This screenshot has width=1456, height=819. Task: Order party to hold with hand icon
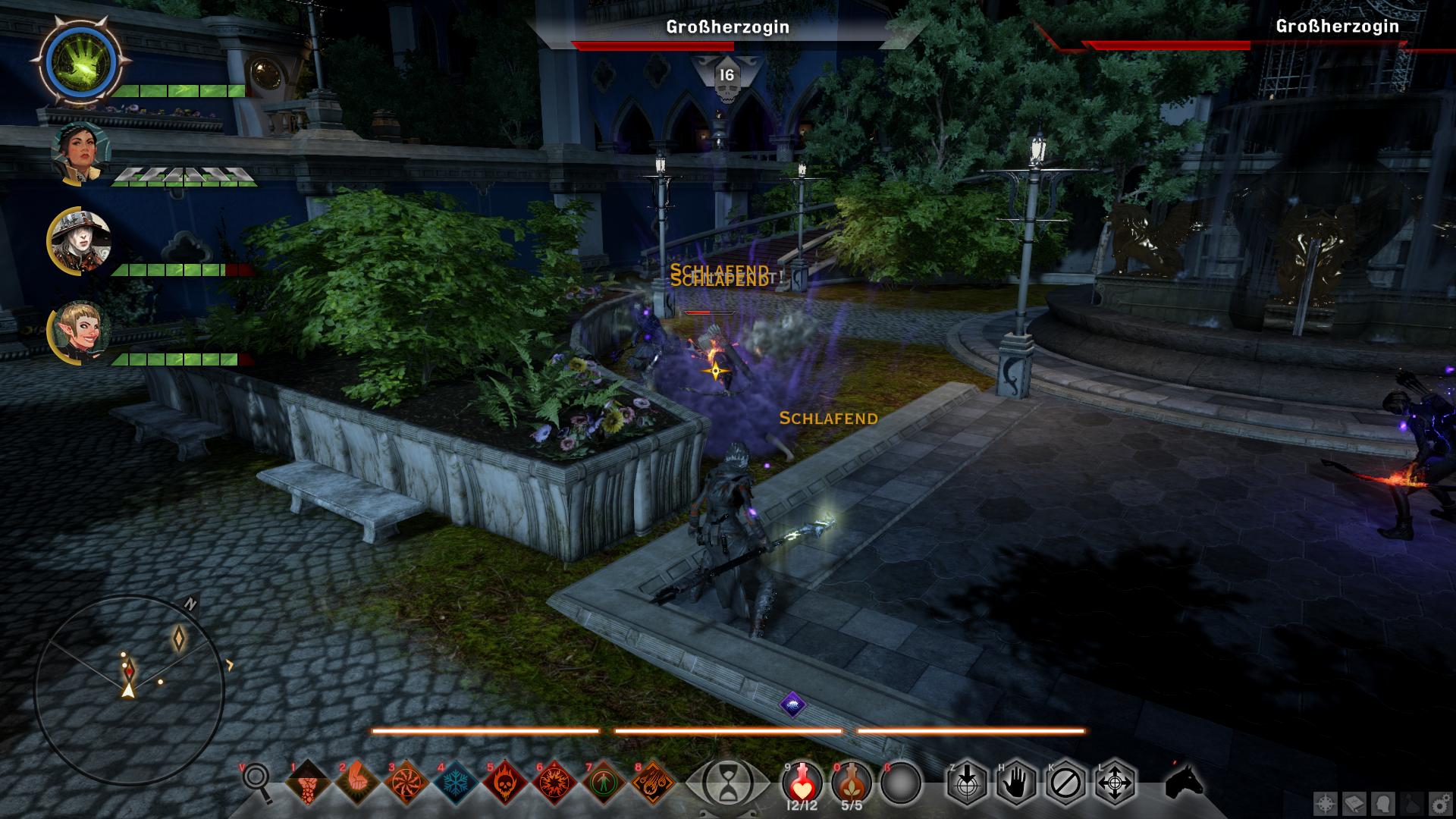coord(1015,783)
